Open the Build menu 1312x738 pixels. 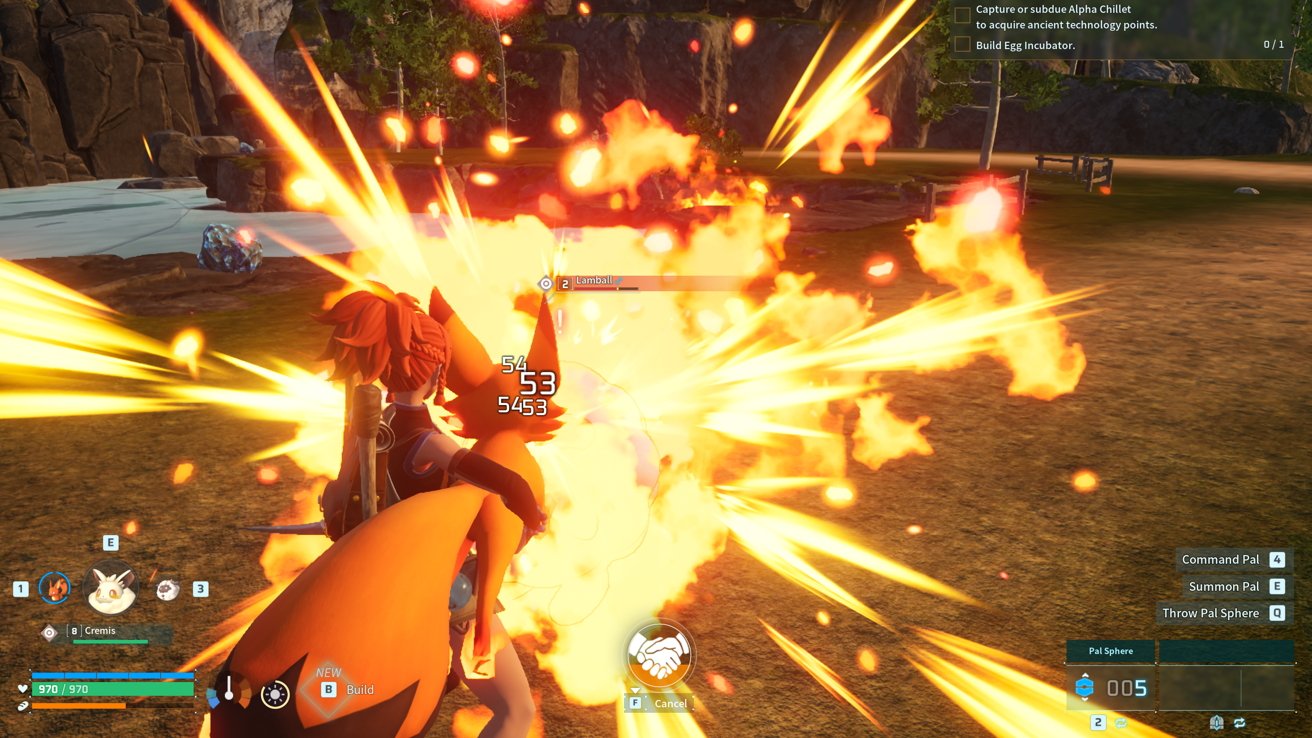click(346, 689)
